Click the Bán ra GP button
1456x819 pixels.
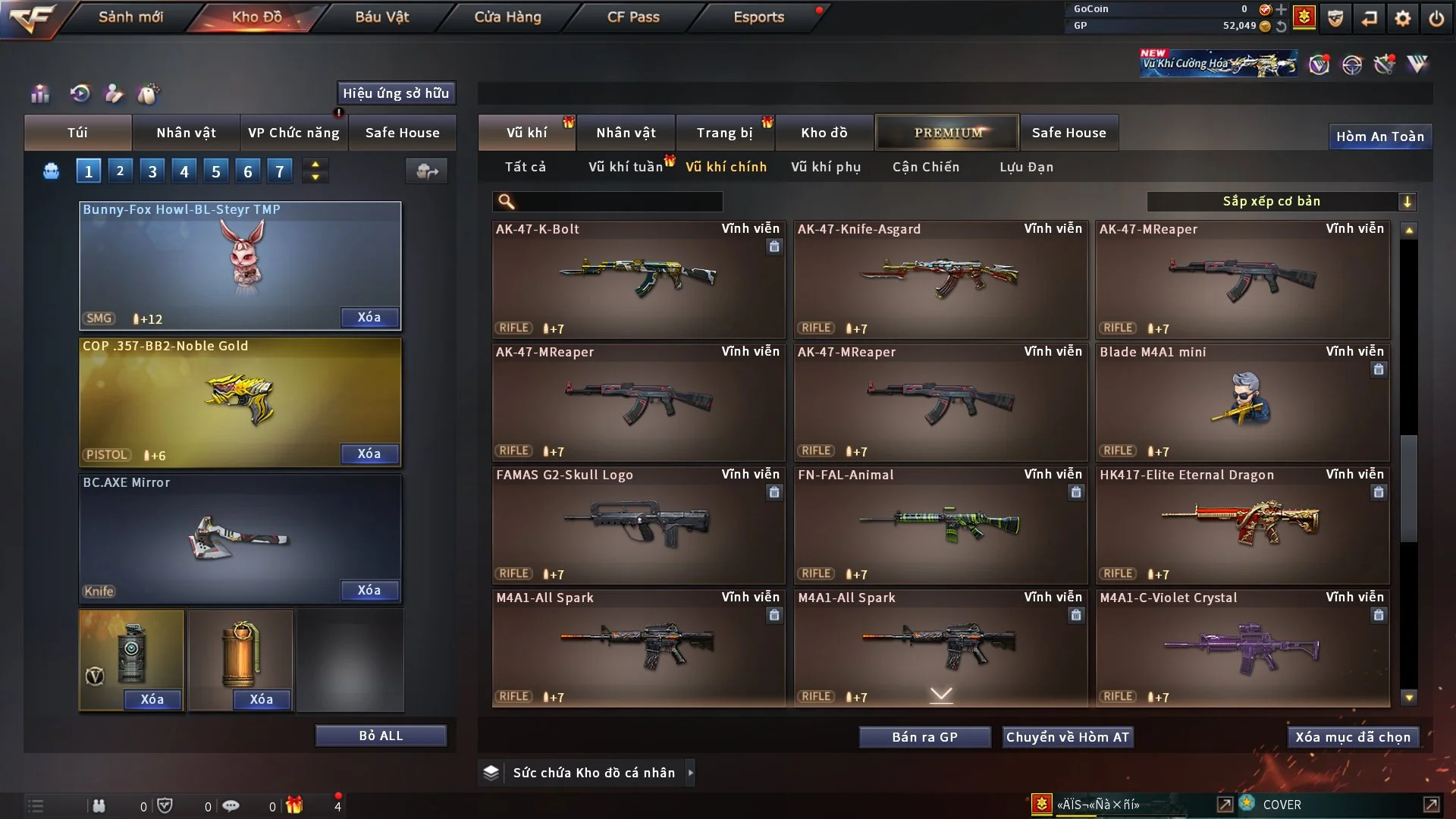[924, 737]
